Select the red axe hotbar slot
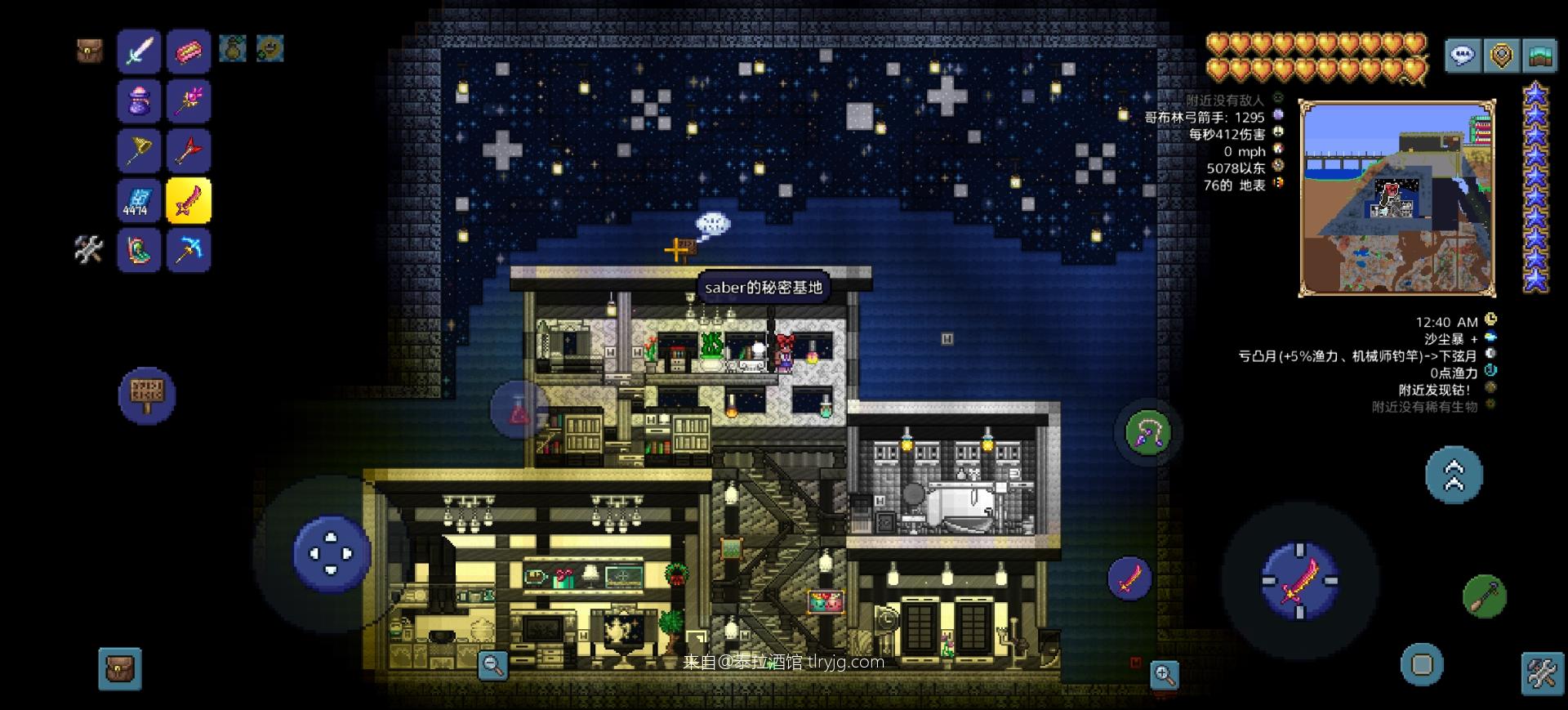1568x710 pixels. 189,151
